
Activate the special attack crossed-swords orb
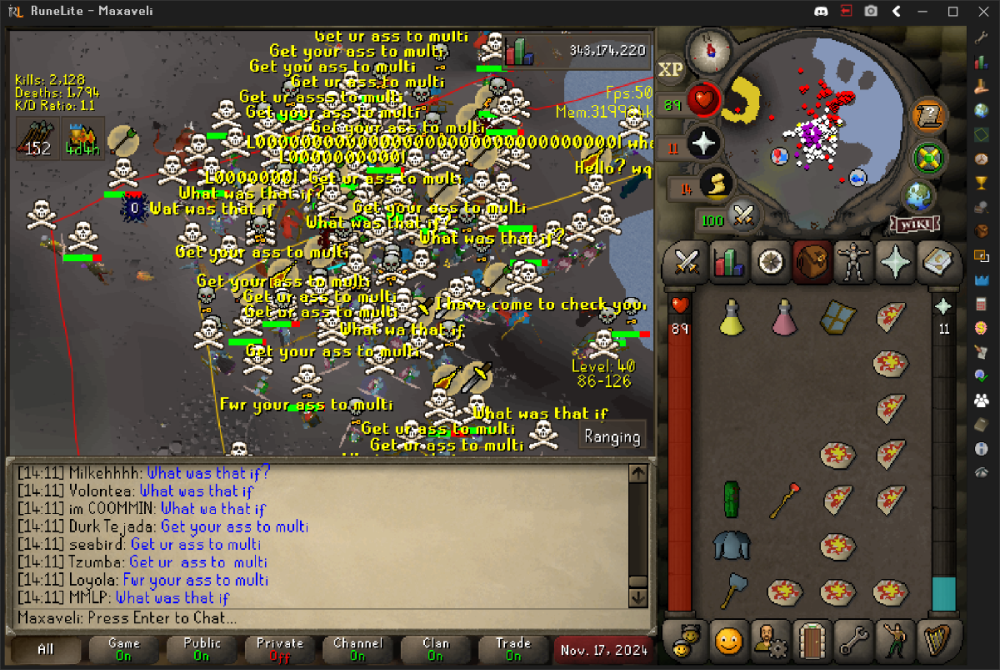743,214
